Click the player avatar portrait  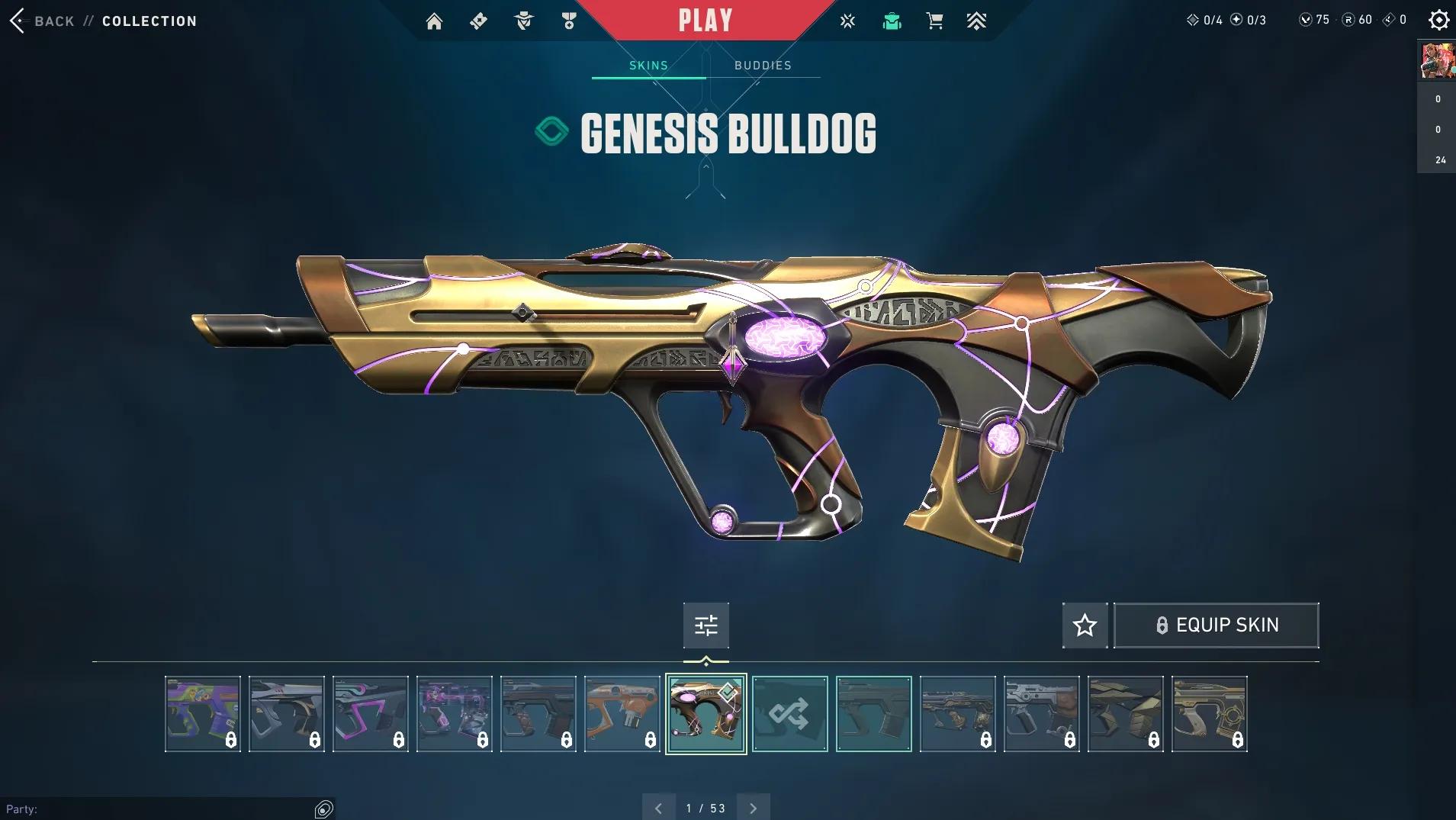tap(1437, 61)
